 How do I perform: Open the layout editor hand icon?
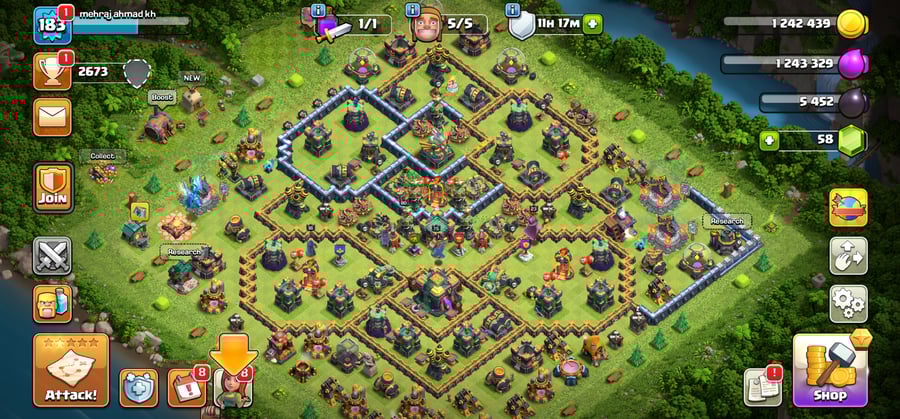click(848, 255)
